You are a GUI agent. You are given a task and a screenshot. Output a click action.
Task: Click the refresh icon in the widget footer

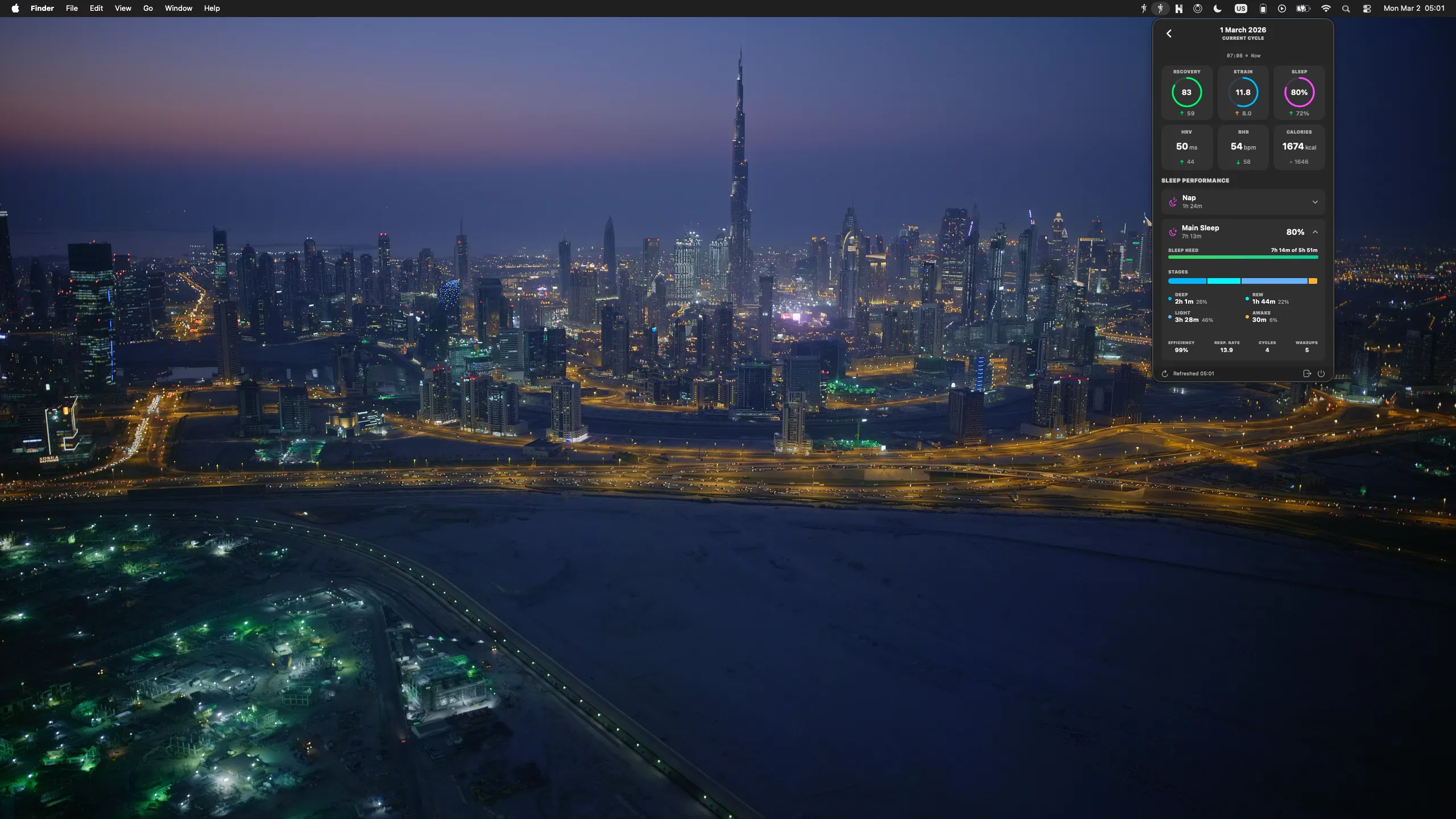click(x=1165, y=374)
